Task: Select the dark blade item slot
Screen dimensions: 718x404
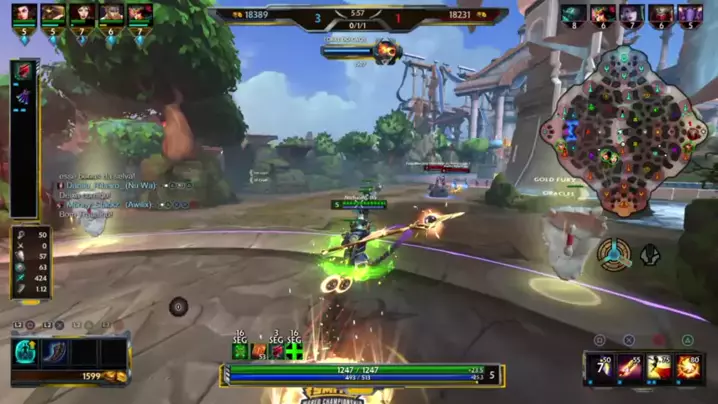Action: click(56, 352)
